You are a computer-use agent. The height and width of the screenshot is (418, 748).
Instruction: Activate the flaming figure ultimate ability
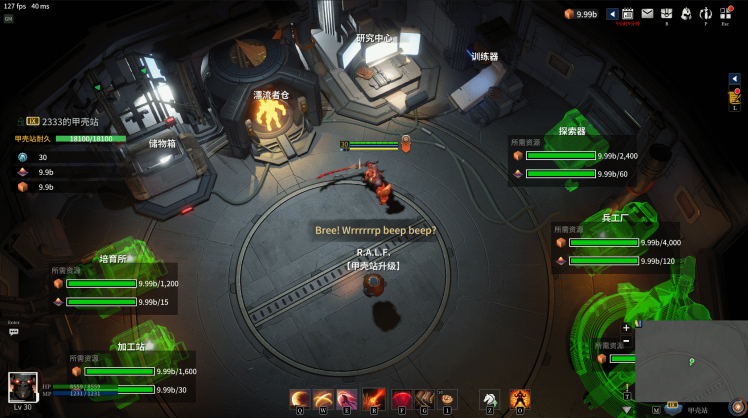[519, 398]
